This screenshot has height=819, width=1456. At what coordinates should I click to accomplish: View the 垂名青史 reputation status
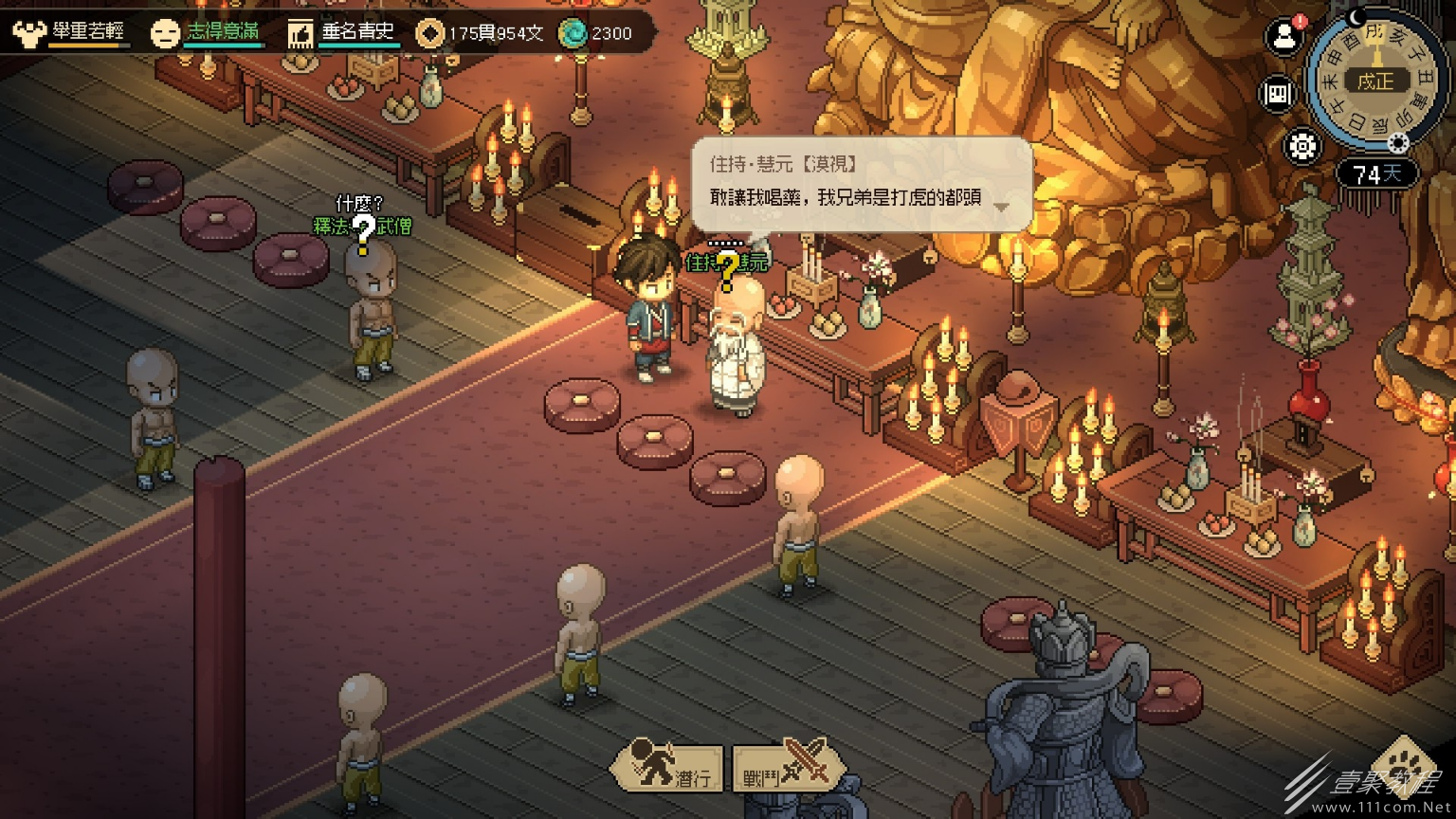tap(343, 33)
